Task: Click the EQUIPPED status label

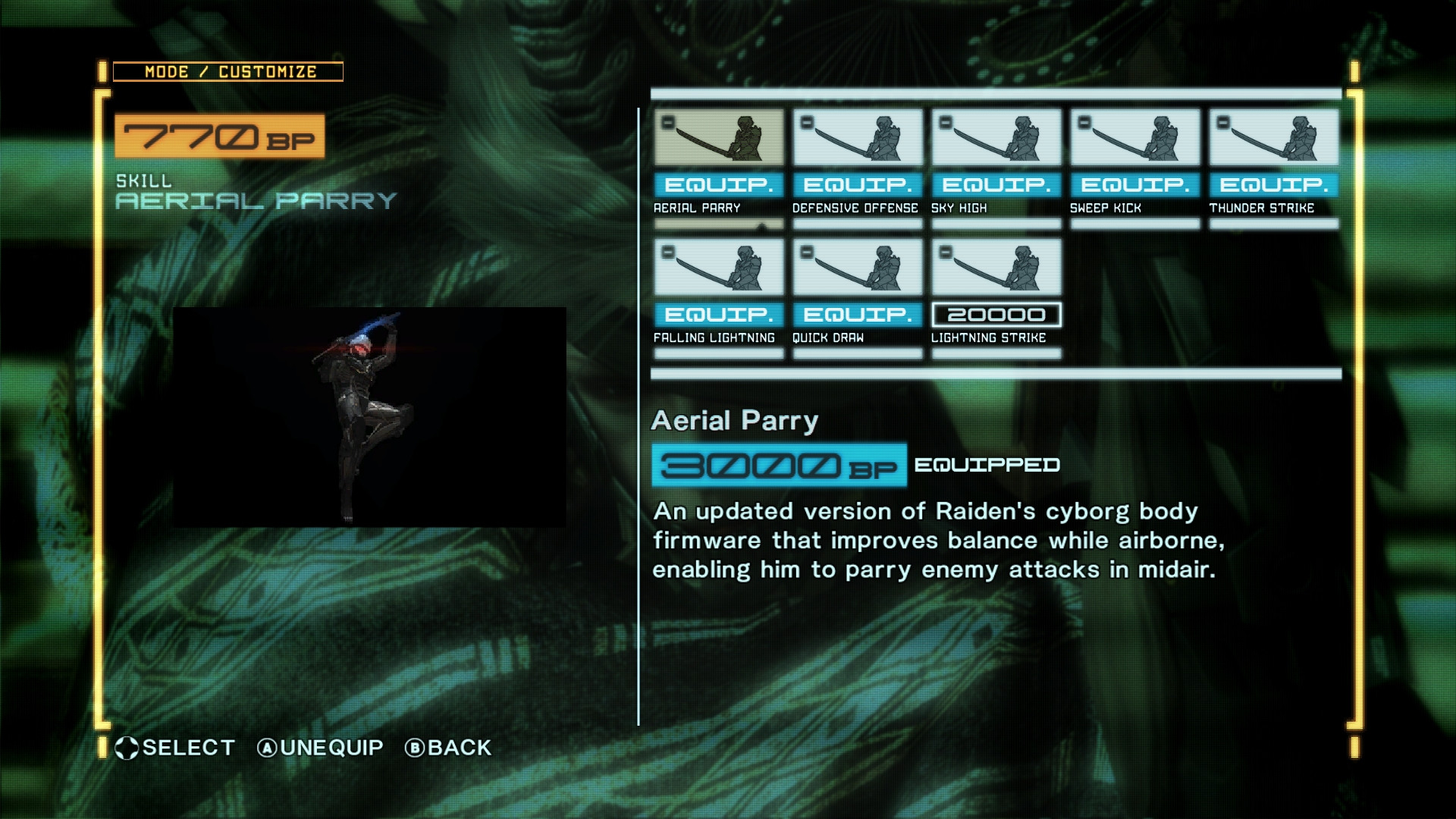Action: [986, 465]
